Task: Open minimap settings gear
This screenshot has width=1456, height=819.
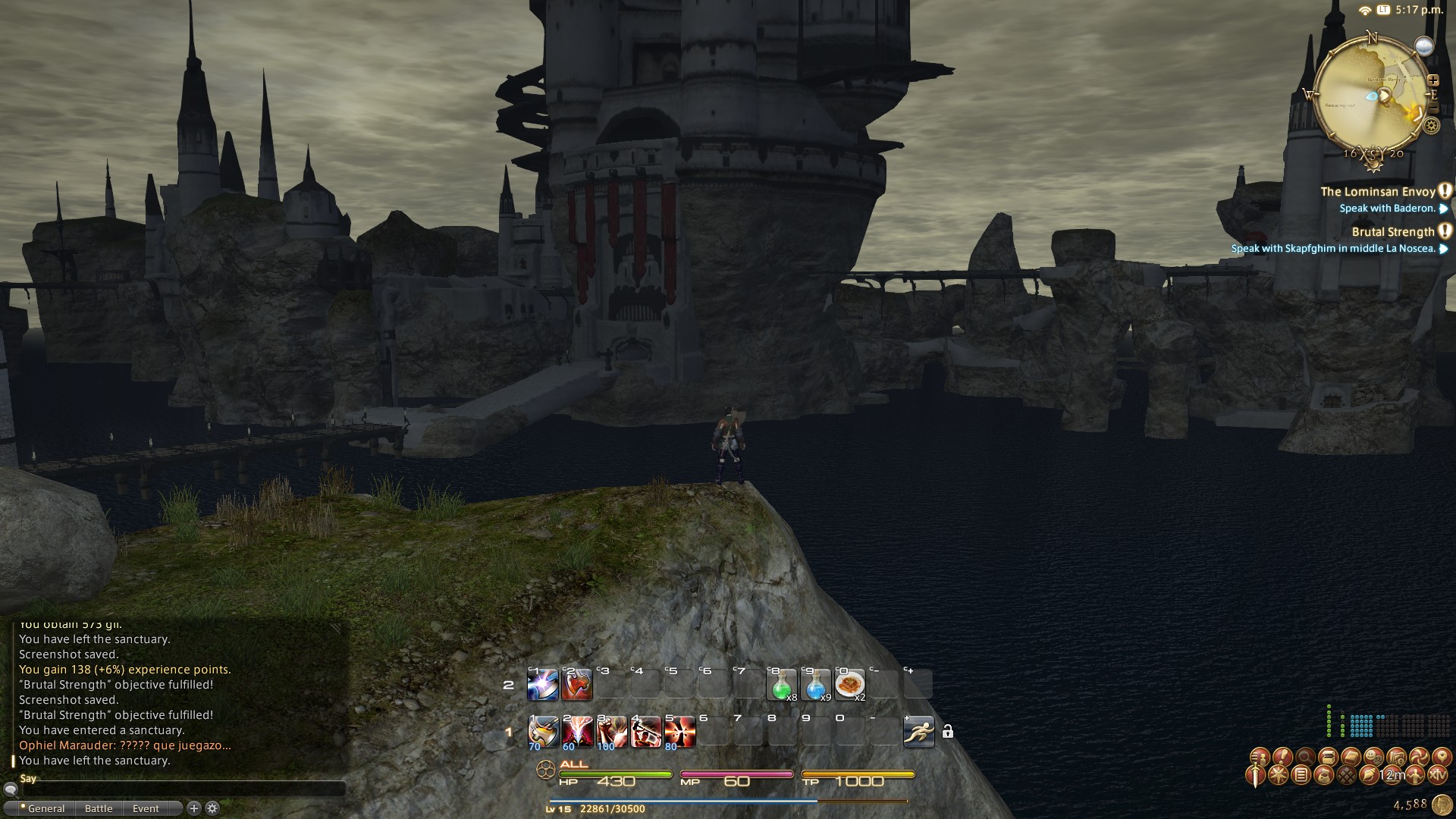Action: tap(1431, 127)
